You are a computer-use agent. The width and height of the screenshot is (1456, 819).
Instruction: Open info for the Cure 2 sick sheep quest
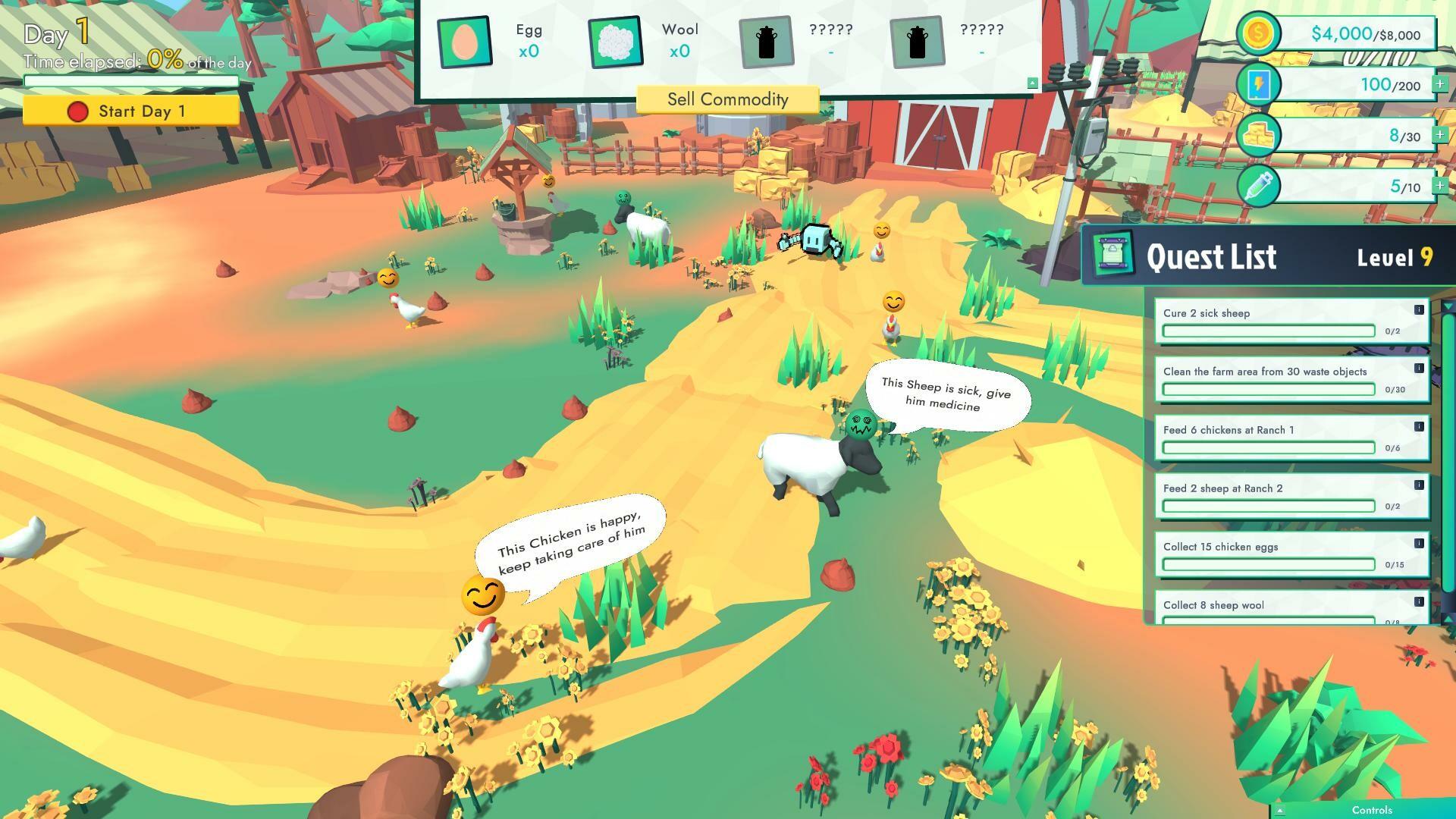click(1417, 308)
